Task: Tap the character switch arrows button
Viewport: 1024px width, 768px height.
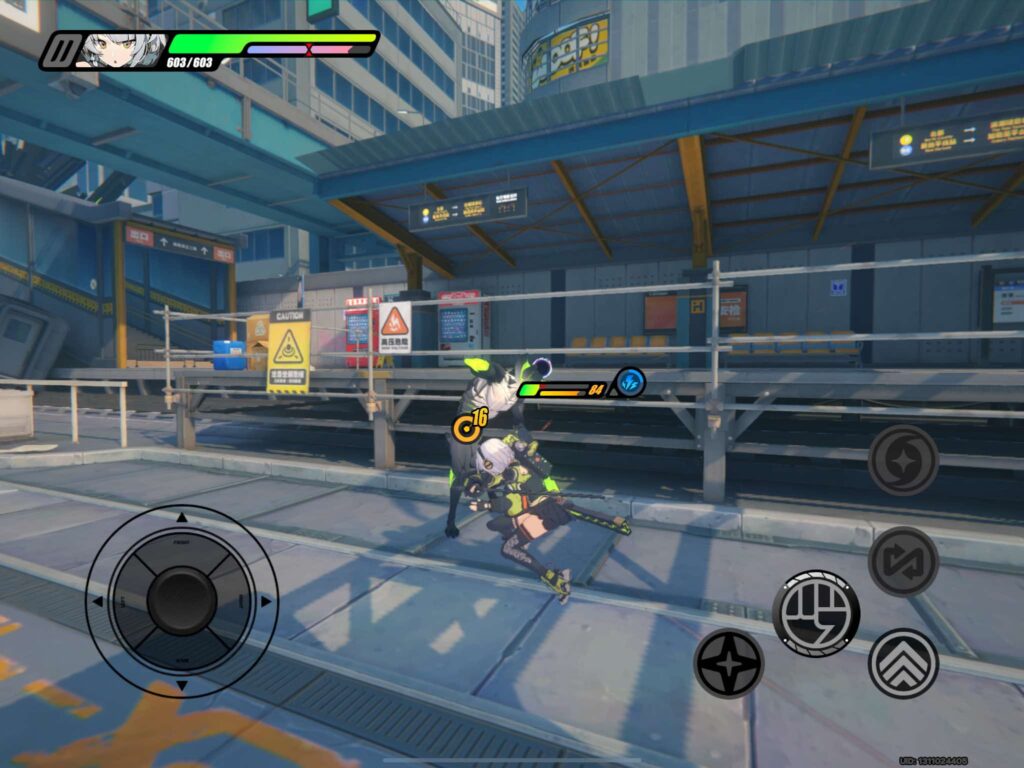Action: [903, 561]
